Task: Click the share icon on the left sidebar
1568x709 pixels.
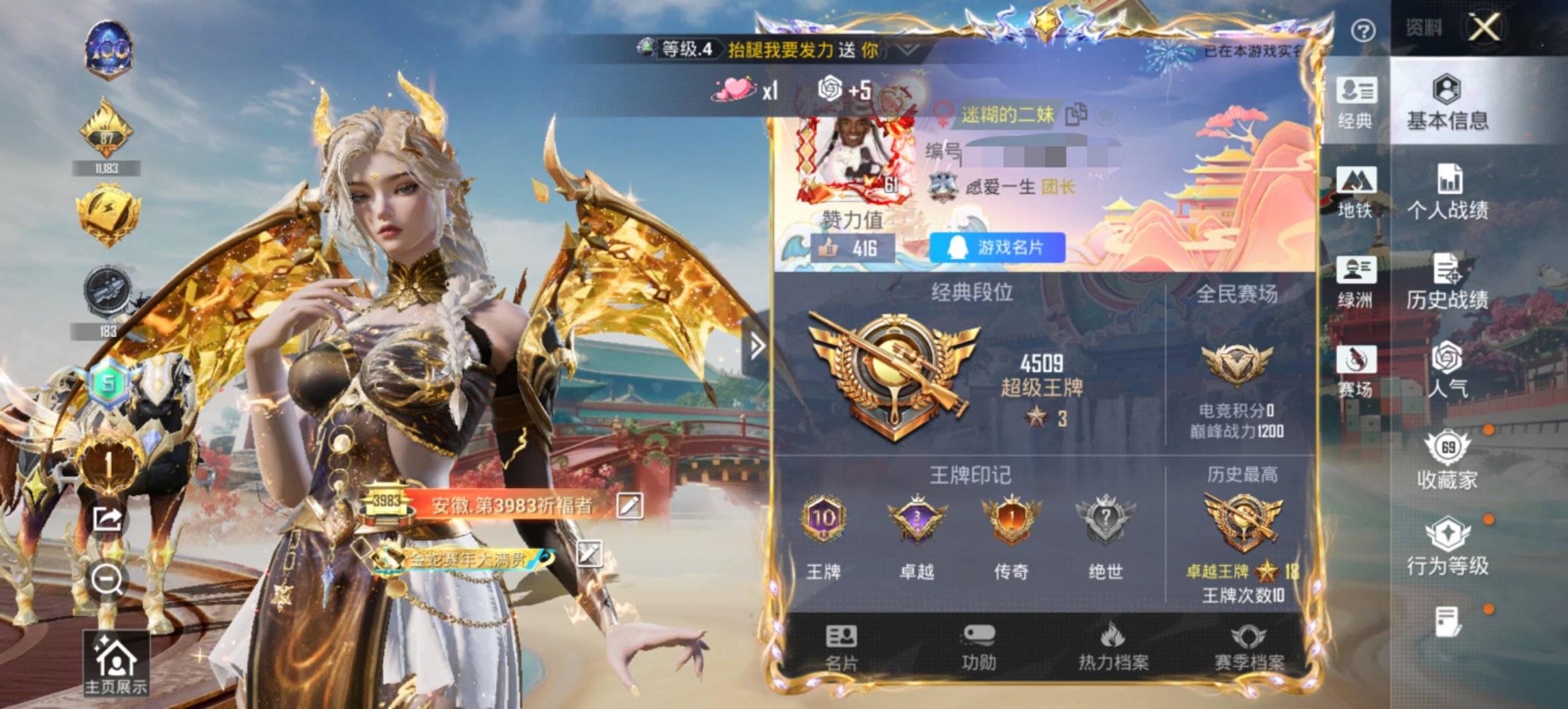Action: 106,518
